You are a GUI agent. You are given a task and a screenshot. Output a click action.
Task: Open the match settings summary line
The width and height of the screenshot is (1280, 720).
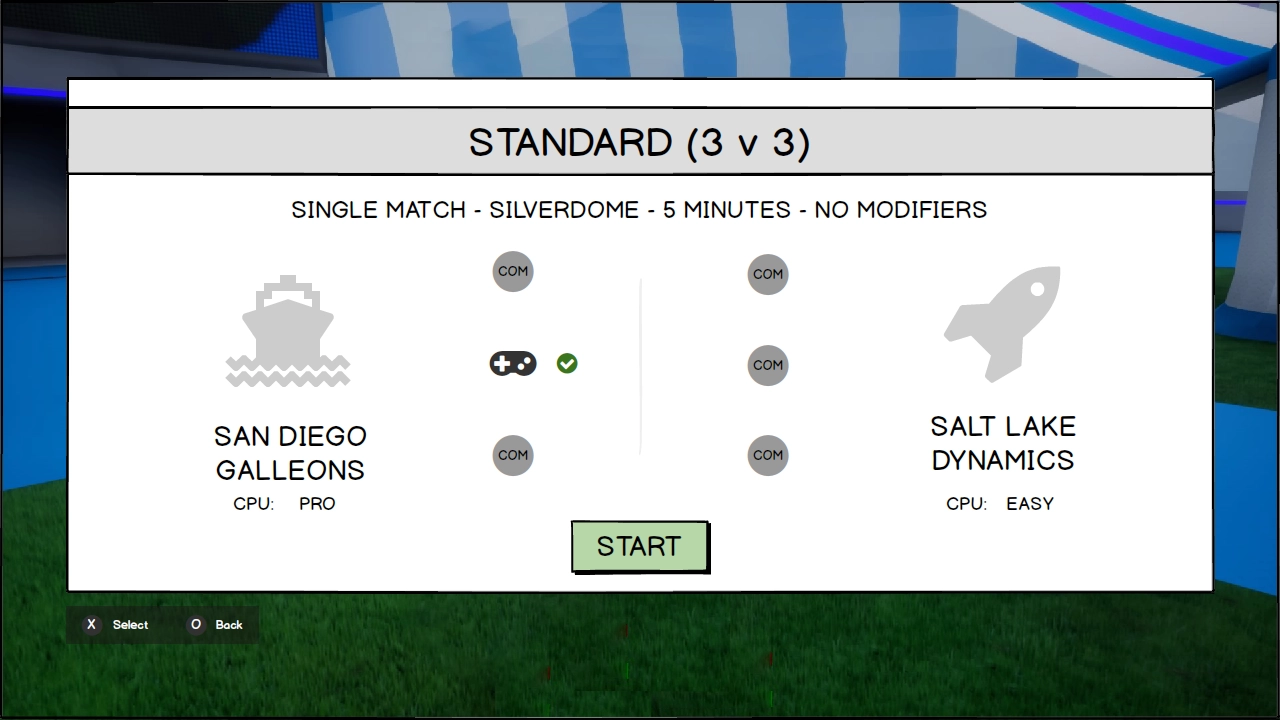(639, 210)
